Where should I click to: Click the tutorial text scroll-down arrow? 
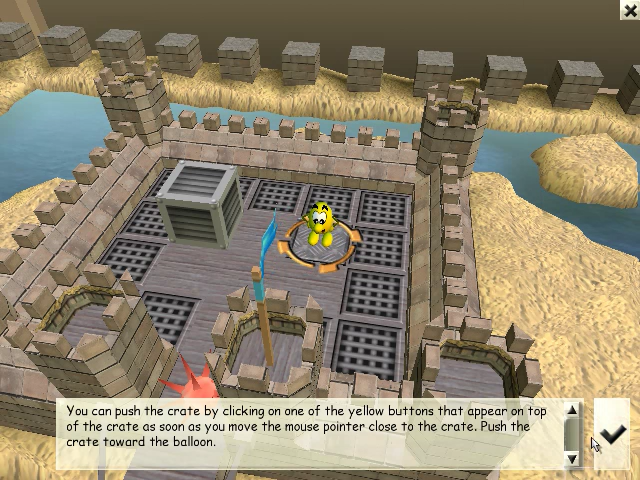point(573,458)
